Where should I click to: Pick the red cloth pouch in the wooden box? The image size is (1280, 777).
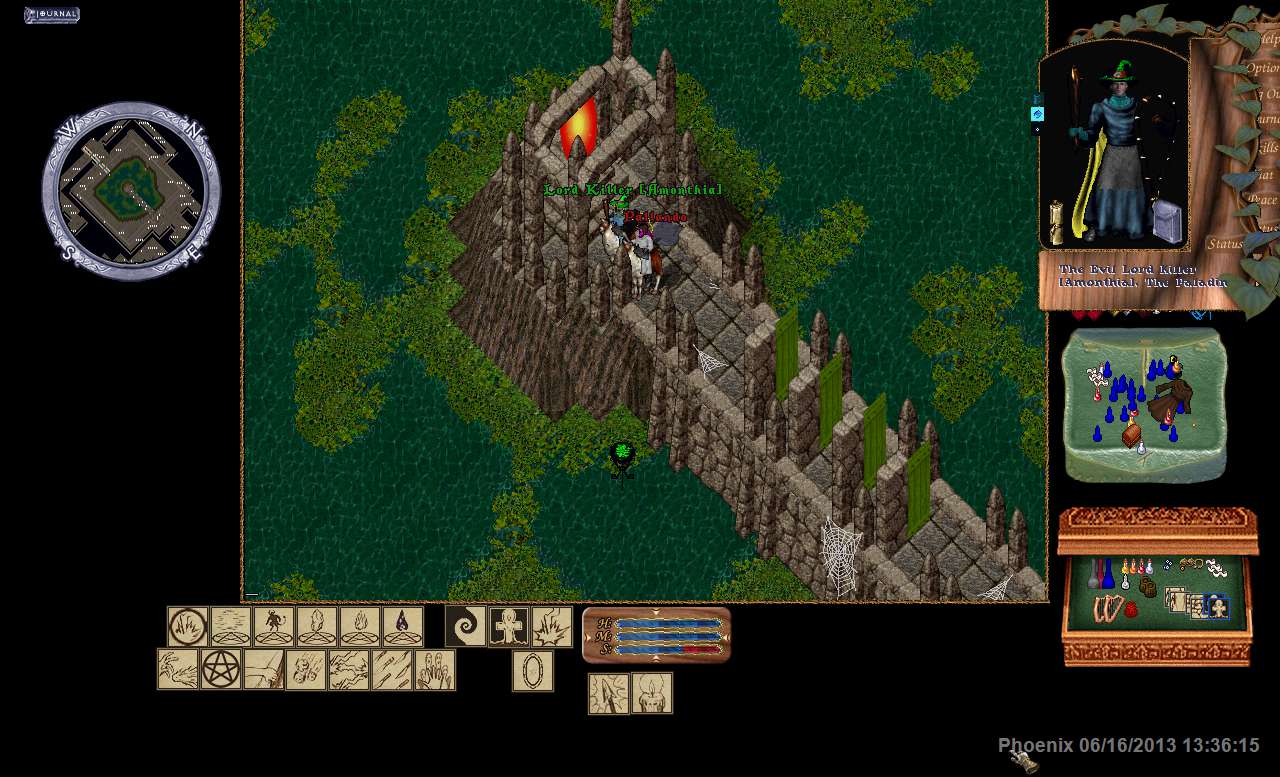[x=1131, y=608]
